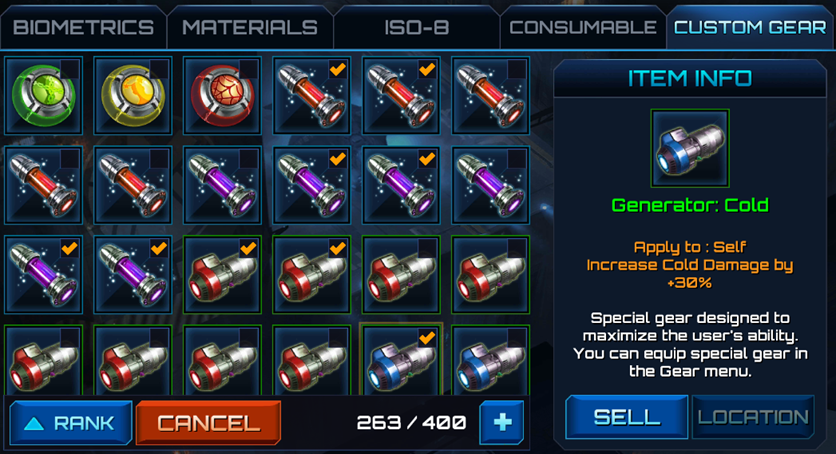Cancel the item selection
The height and width of the screenshot is (454, 836).
[x=207, y=422]
